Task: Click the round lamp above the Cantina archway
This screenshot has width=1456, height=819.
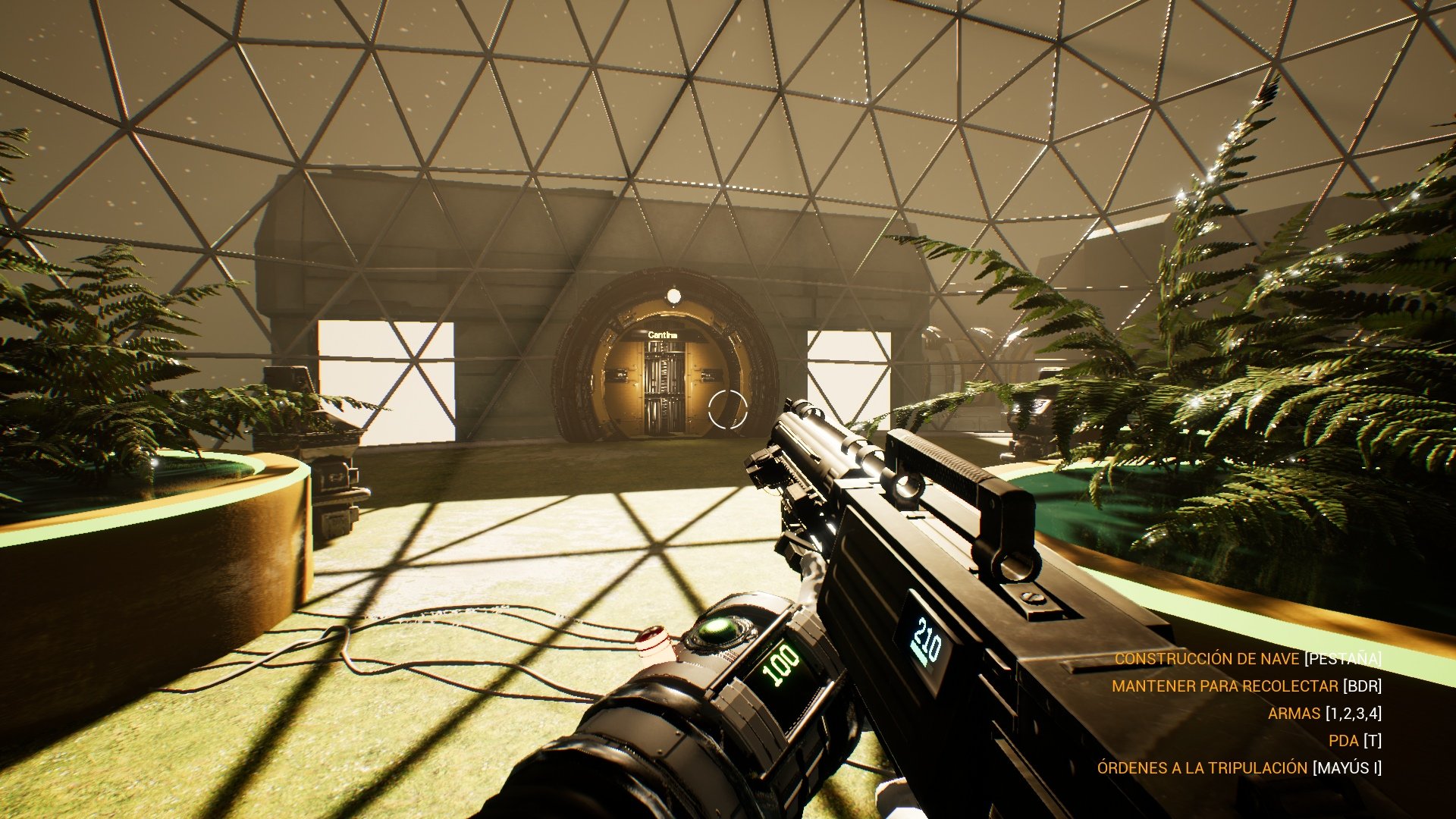Action: pyautogui.click(x=673, y=296)
